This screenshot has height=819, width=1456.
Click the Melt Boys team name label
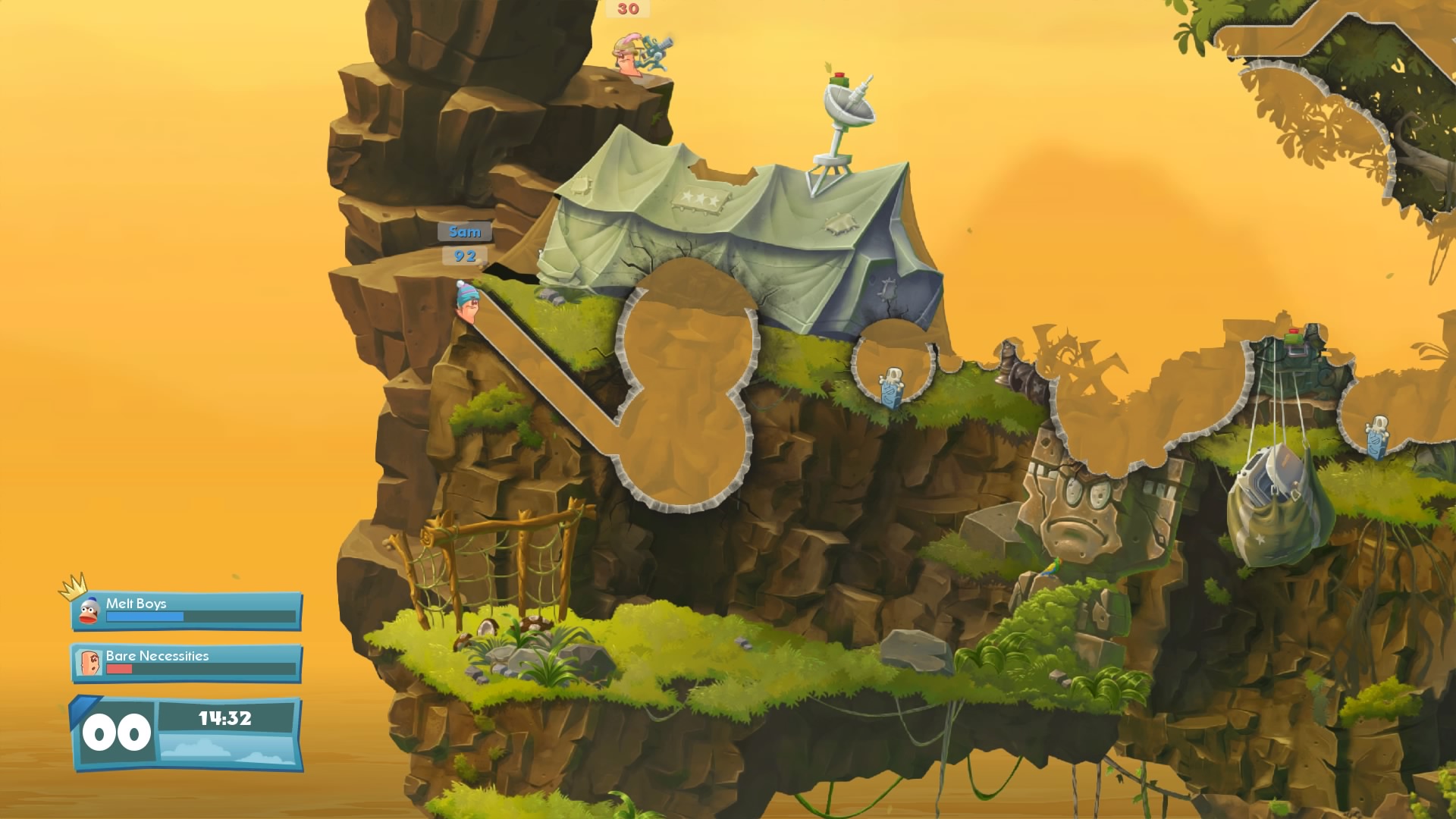point(136,605)
